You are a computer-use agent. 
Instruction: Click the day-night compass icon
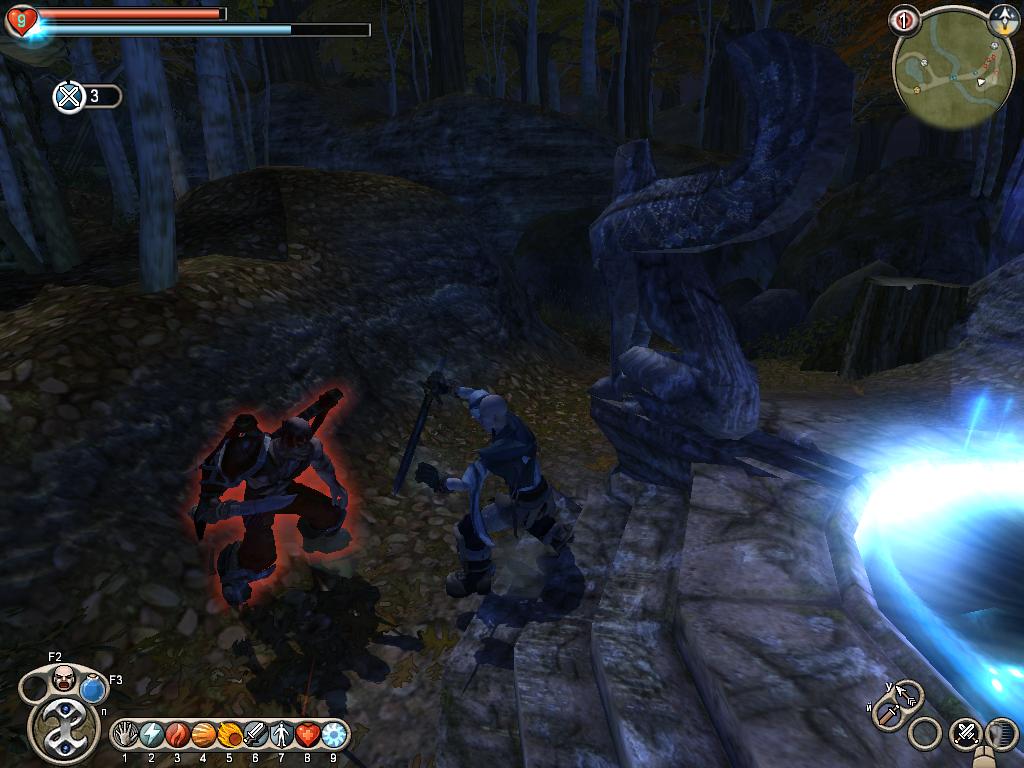point(1002,18)
